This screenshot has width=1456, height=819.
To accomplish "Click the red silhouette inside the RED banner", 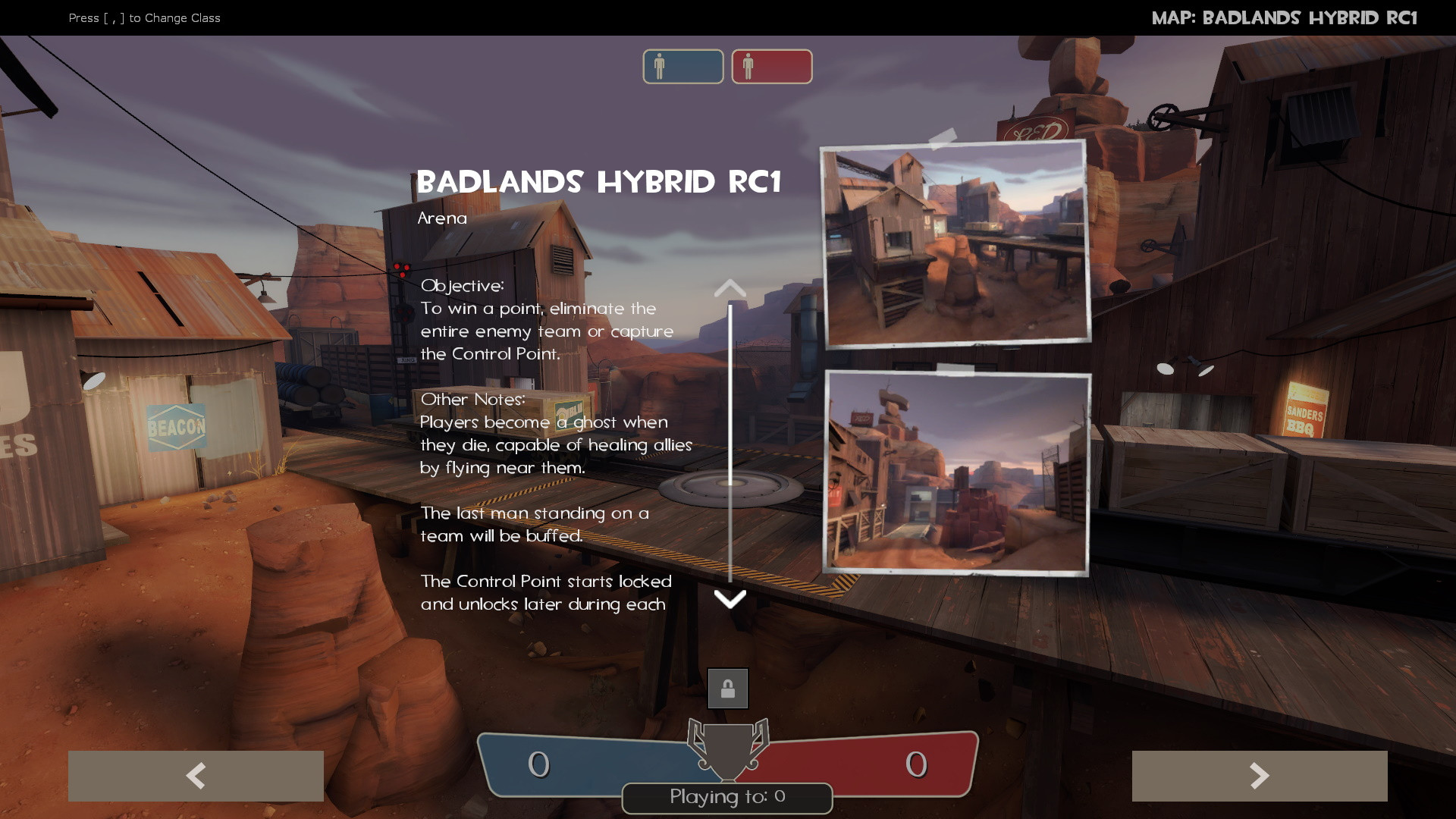I will [749, 67].
